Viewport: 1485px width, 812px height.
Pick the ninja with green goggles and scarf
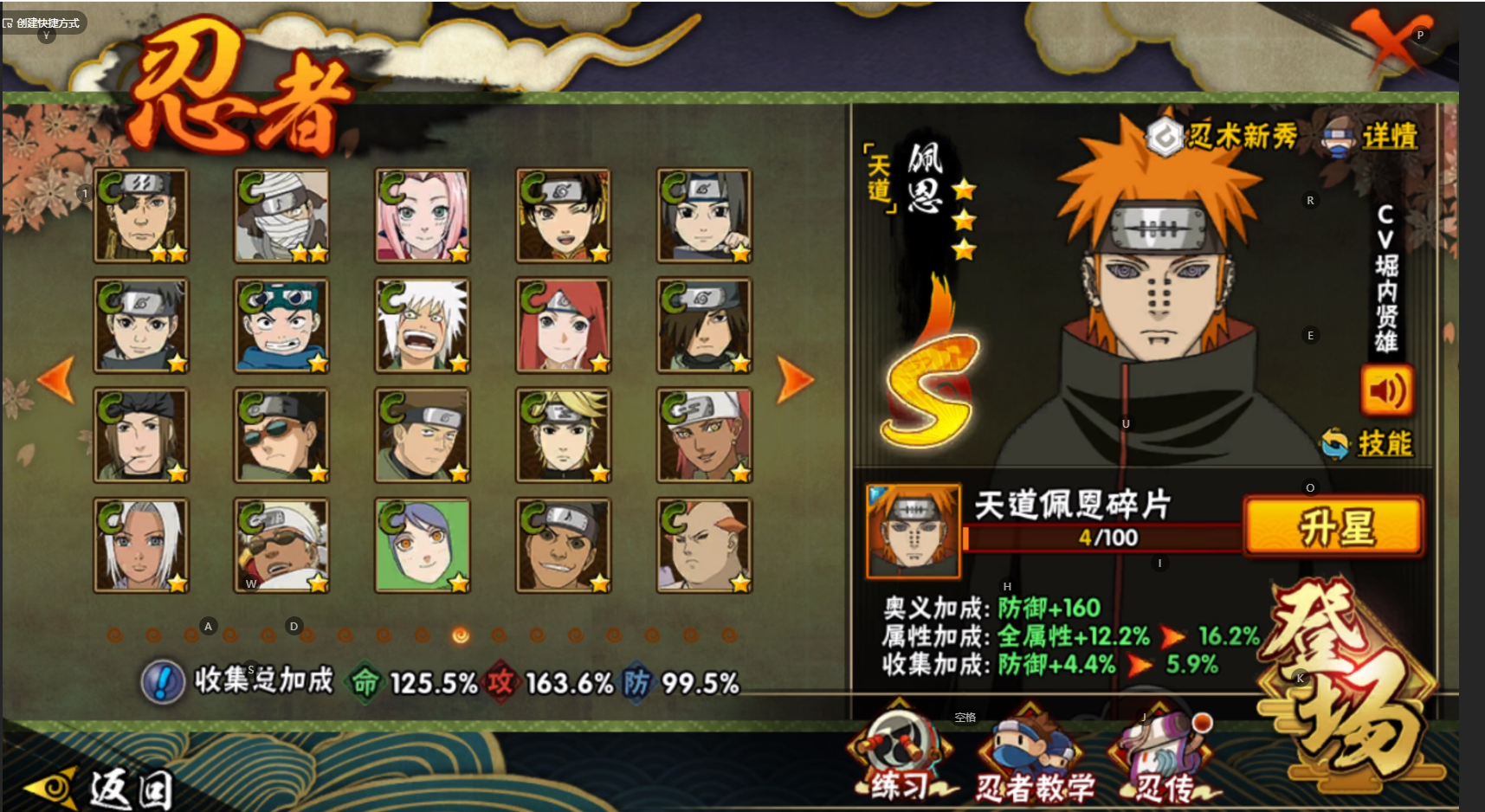(281, 325)
